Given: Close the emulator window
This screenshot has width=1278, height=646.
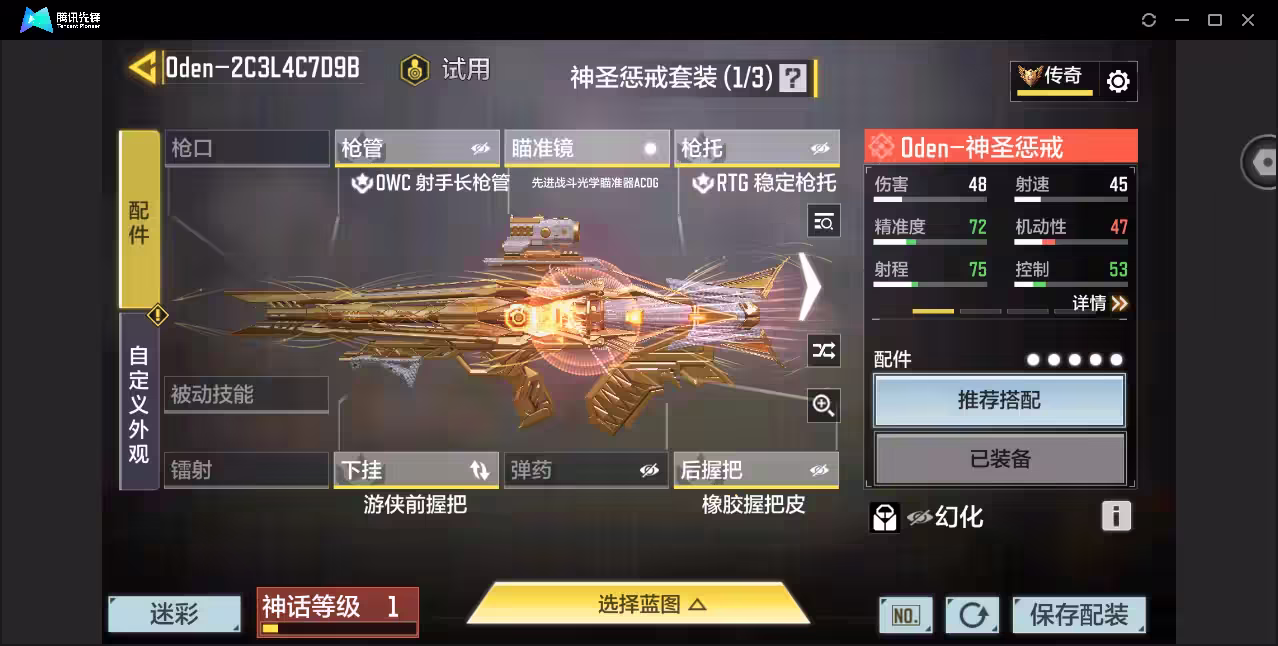Looking at the screenshot, I should 1248,20.
